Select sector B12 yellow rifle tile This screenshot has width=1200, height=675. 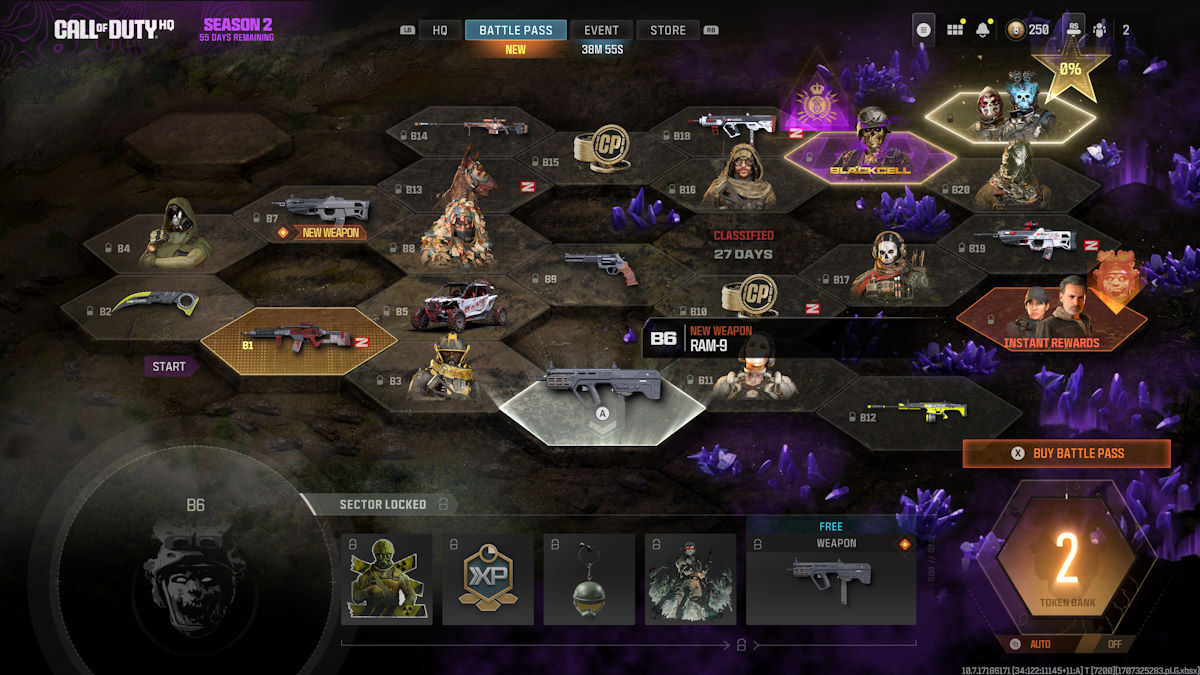[x=920, y=410]
